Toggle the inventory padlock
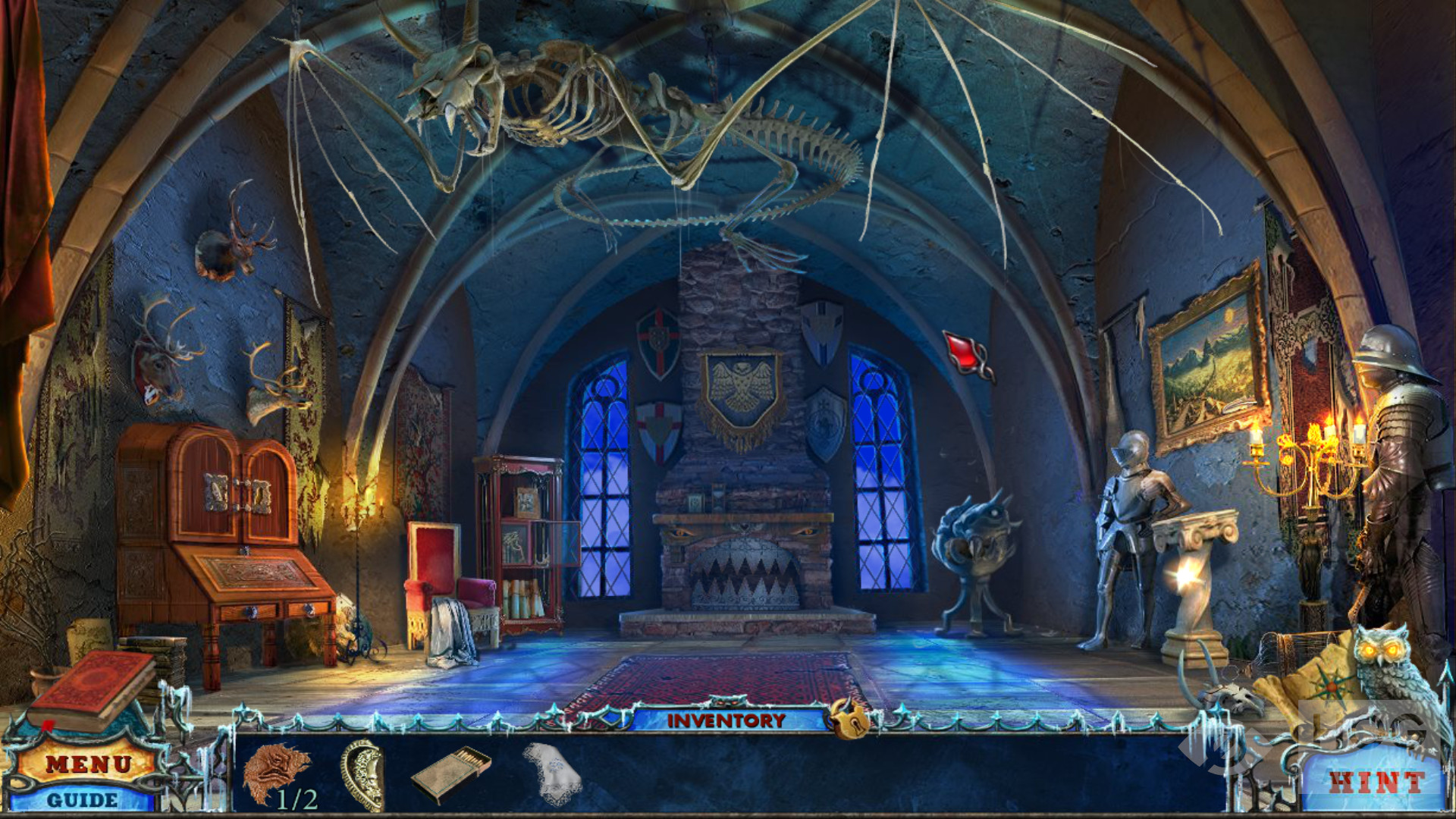This screenshot has width=1456, height=819. click(848, 717)
